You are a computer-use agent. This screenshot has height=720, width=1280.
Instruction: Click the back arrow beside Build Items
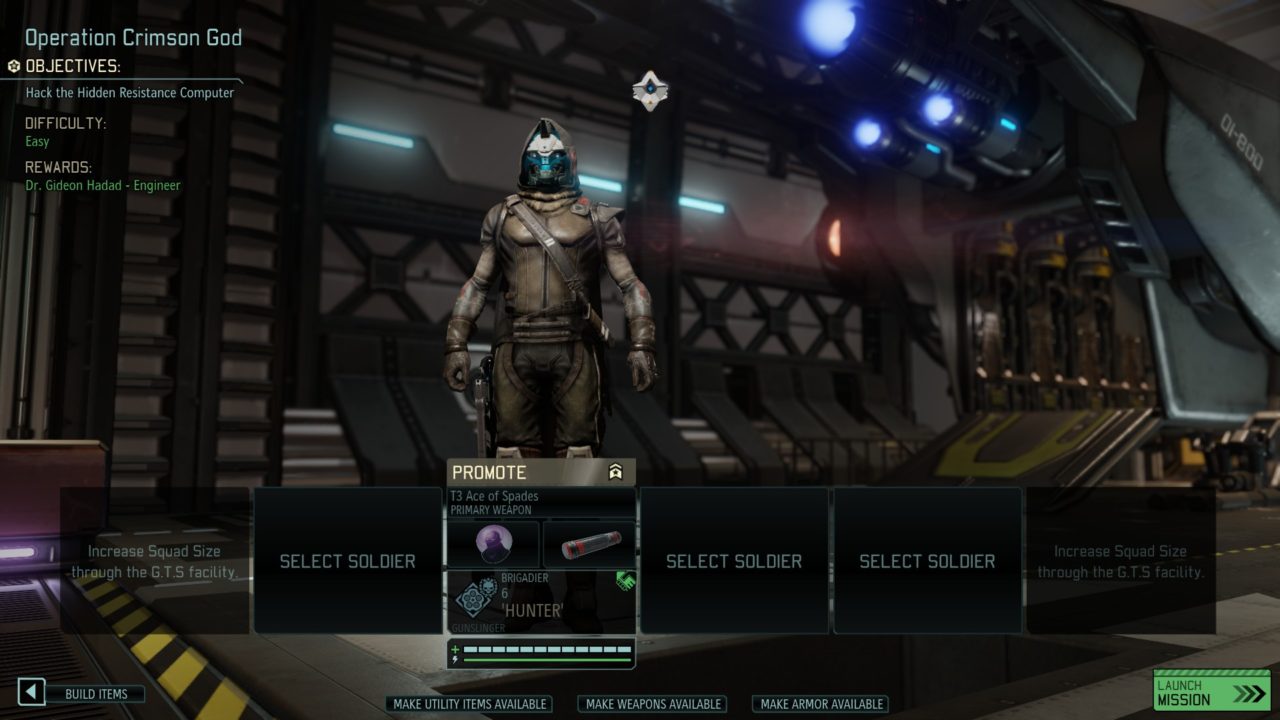[x=31, y=692]
